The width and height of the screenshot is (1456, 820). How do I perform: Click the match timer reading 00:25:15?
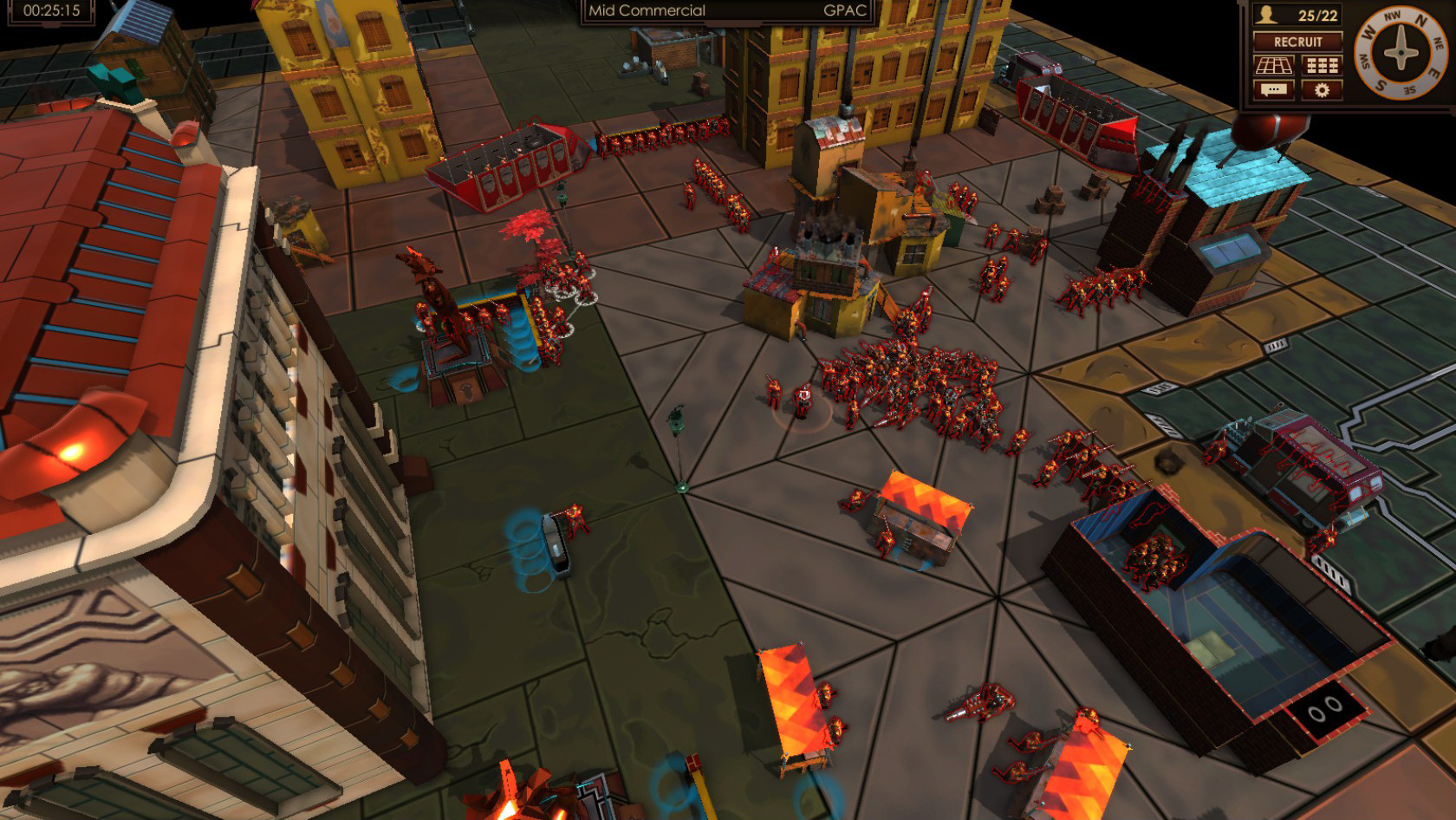coord(50,11)
